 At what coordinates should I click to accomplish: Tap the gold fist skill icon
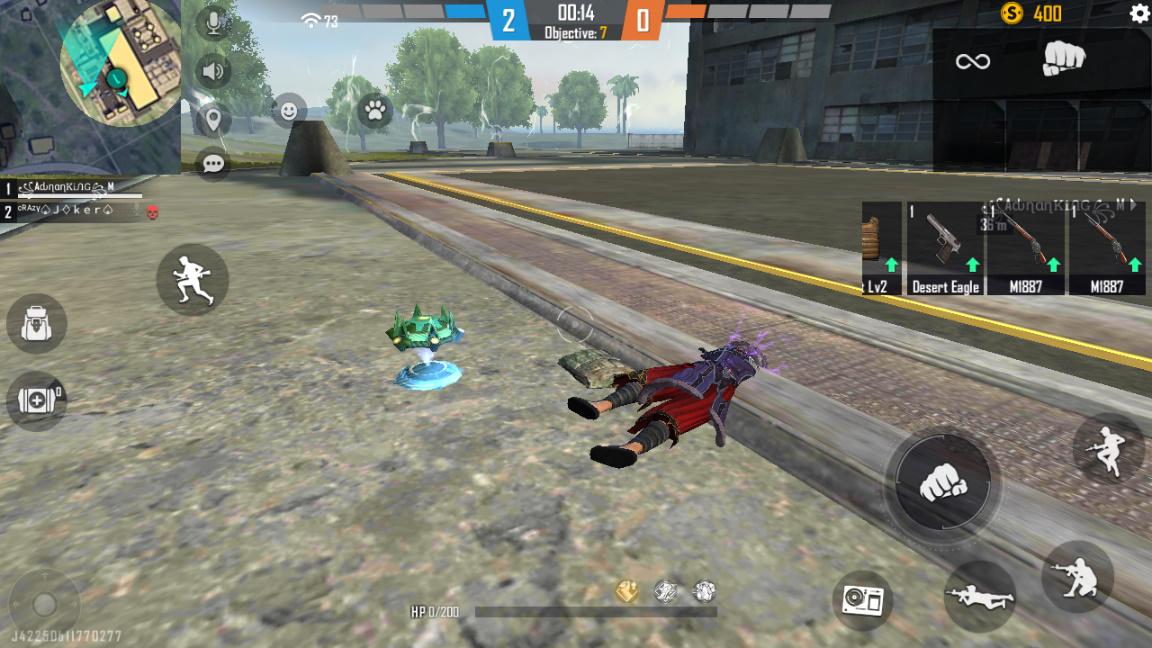pos(627,591)
